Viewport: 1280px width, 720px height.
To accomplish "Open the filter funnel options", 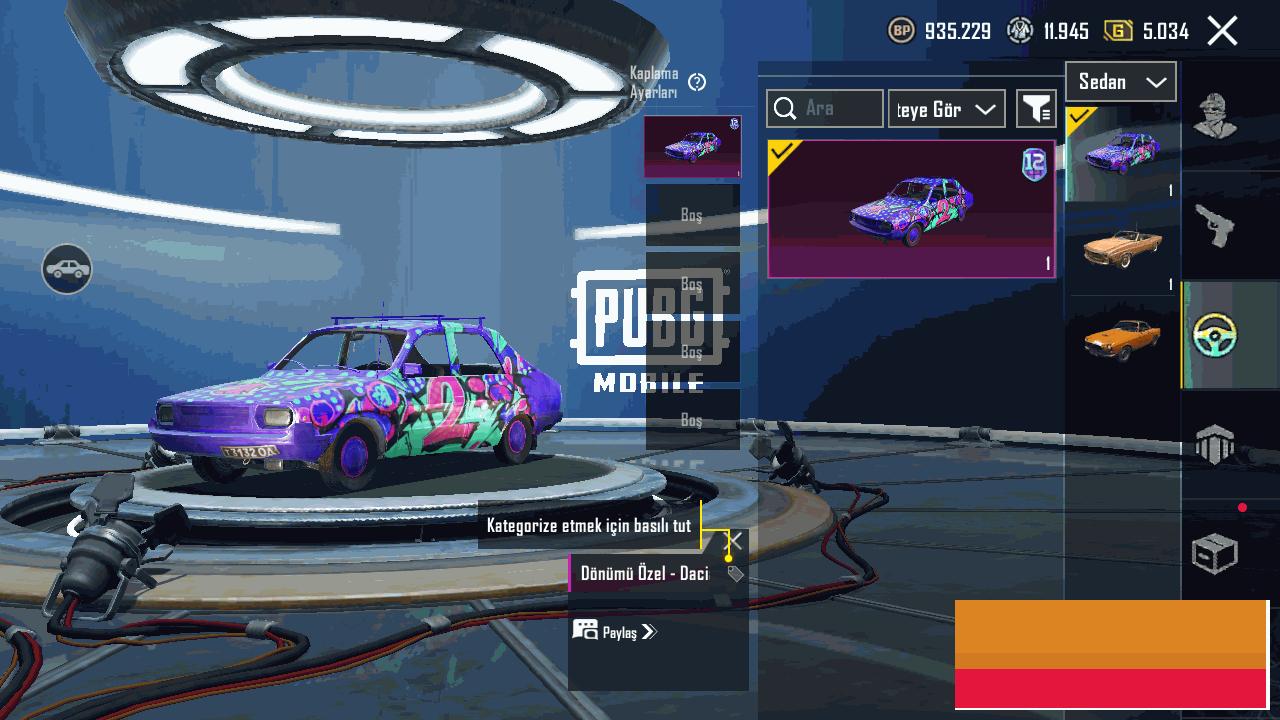I will [x=1036, y=109].
